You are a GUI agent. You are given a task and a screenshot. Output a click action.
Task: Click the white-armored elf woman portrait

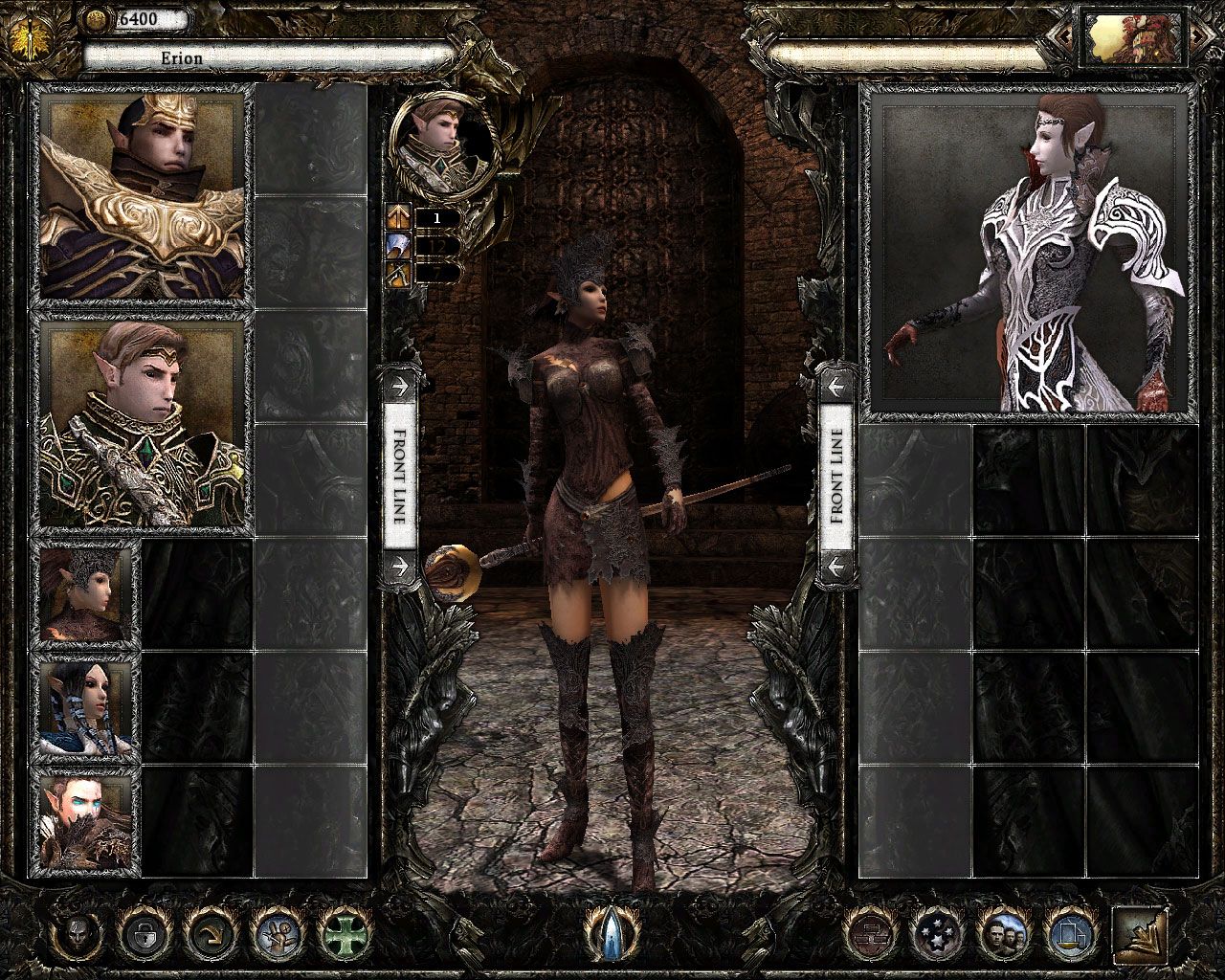1029,256
